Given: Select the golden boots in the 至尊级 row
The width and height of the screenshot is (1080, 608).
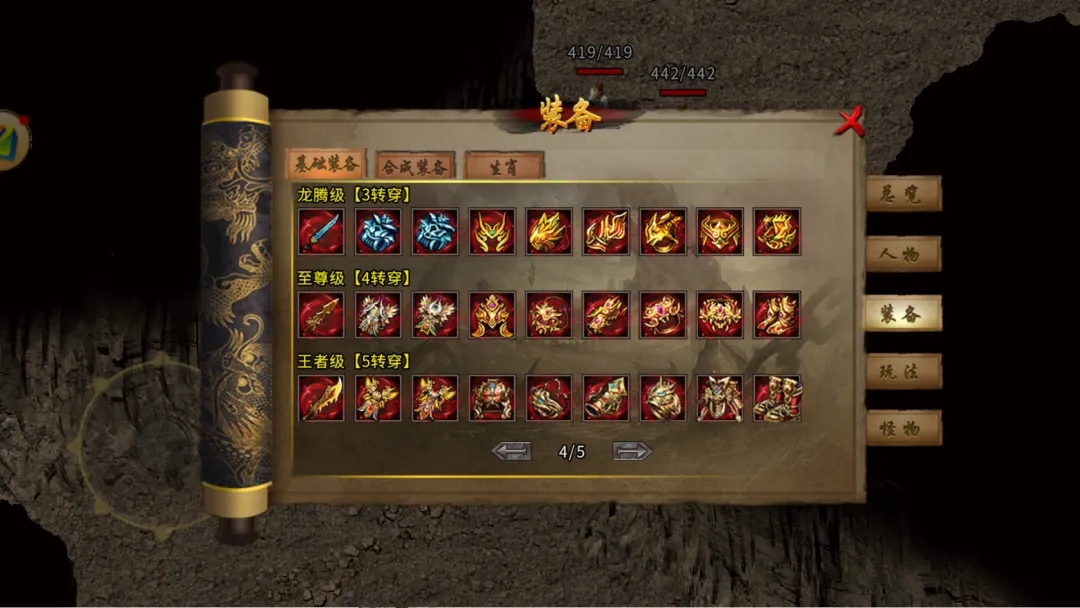Looking at the screenshot, I should point(777,315).
